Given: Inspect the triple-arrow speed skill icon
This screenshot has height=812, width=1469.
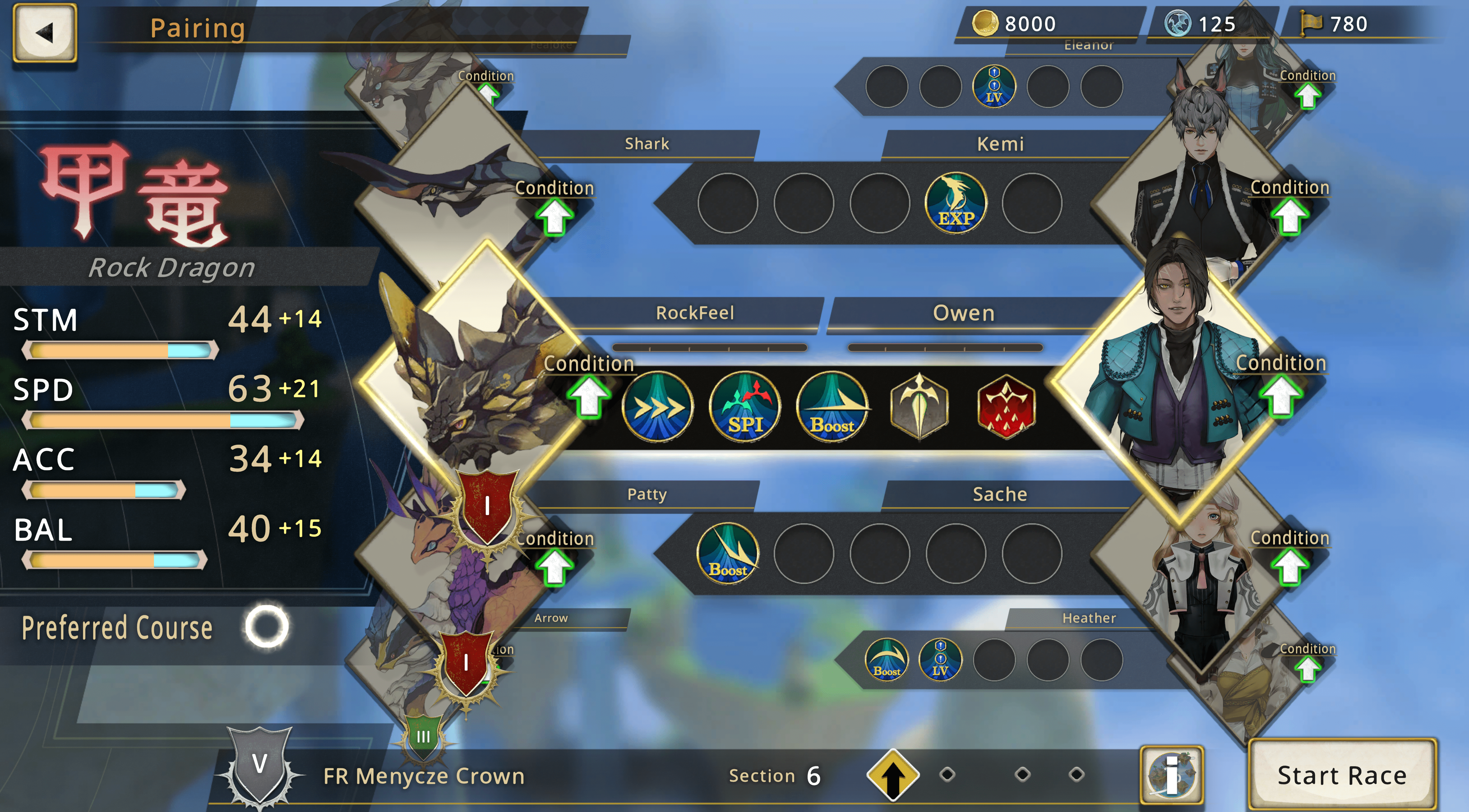Looking at the screenshot, I should (658, 407).
